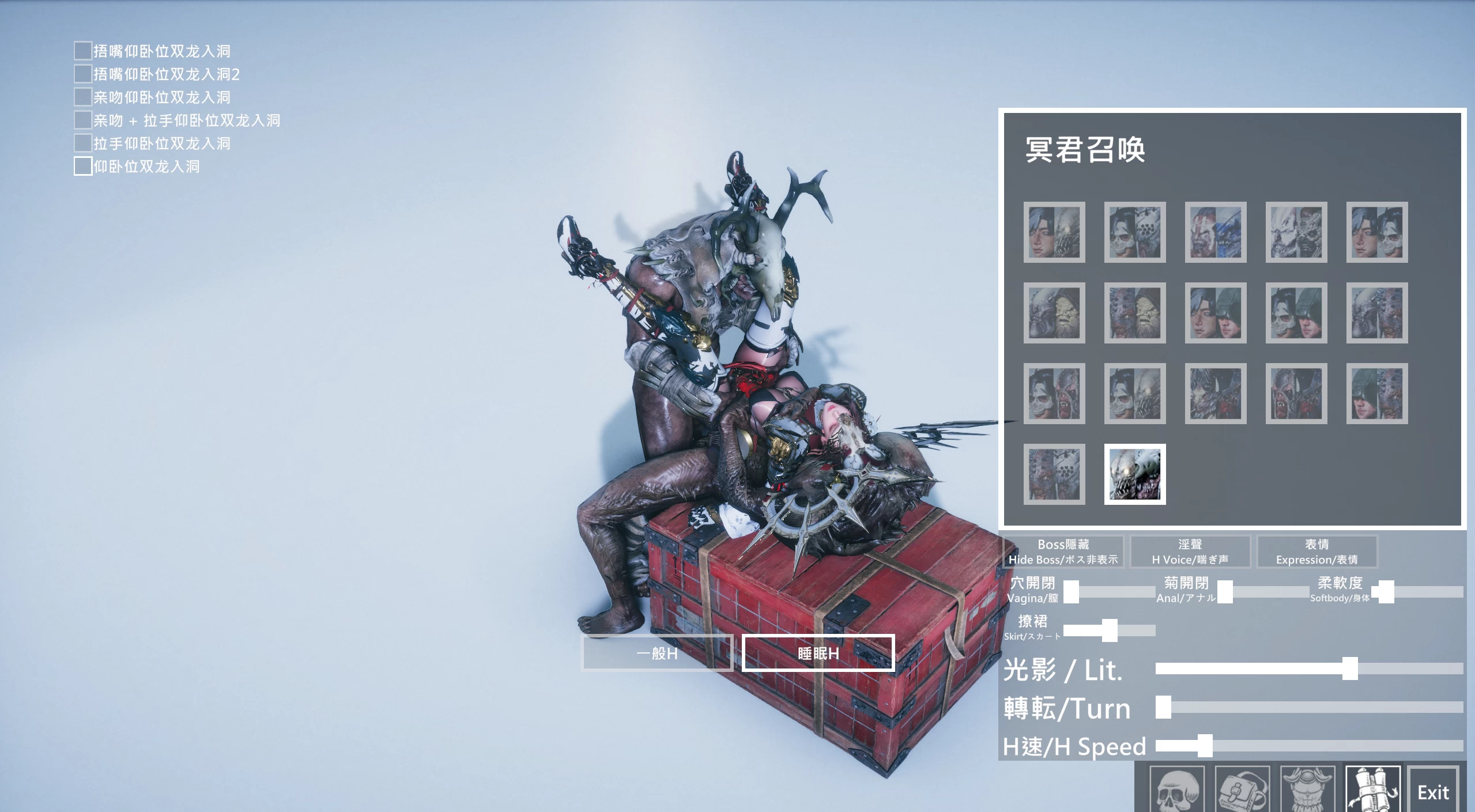Screen dimensions: 1475x812
Task: Select the highlighted thumbnail in 冥君召唤 grid
Action: coord(1134,474)
